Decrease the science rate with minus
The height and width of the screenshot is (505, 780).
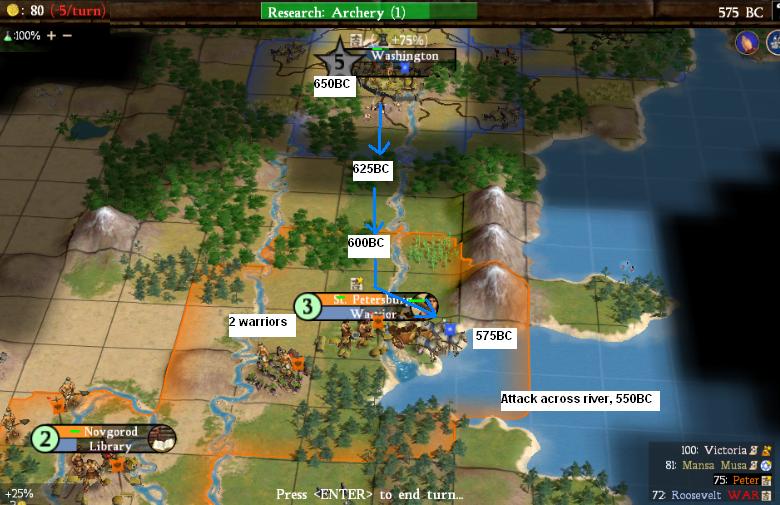pos(67,35)
